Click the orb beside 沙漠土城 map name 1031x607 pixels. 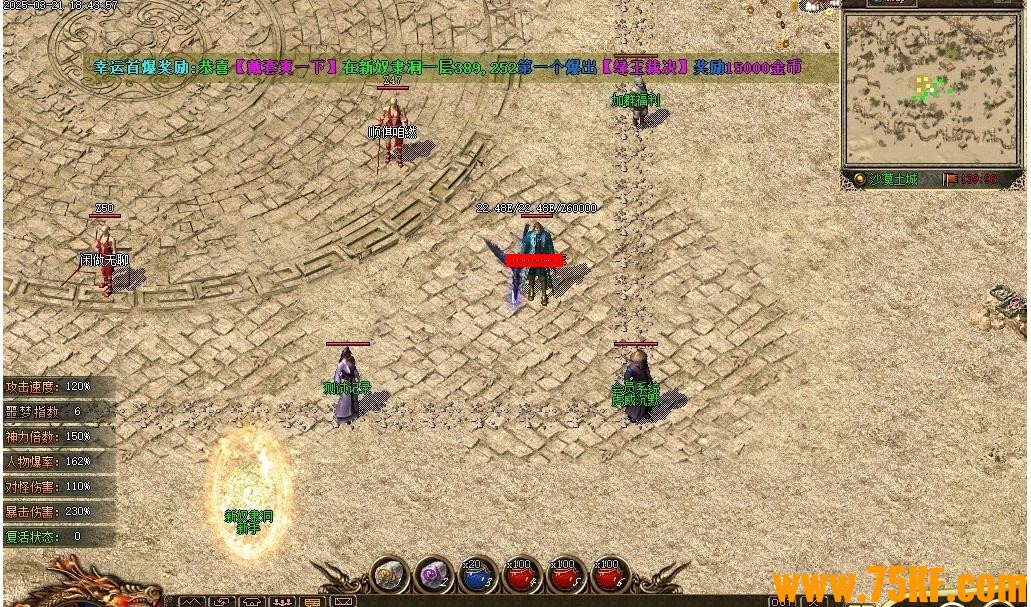coord(858,179)
